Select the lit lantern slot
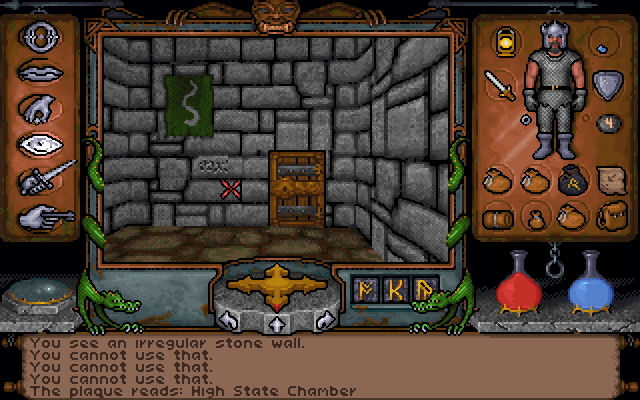Image resolution: width=640 pixels, height=400 pixels. pyautogui.click(x=505, y=41)
